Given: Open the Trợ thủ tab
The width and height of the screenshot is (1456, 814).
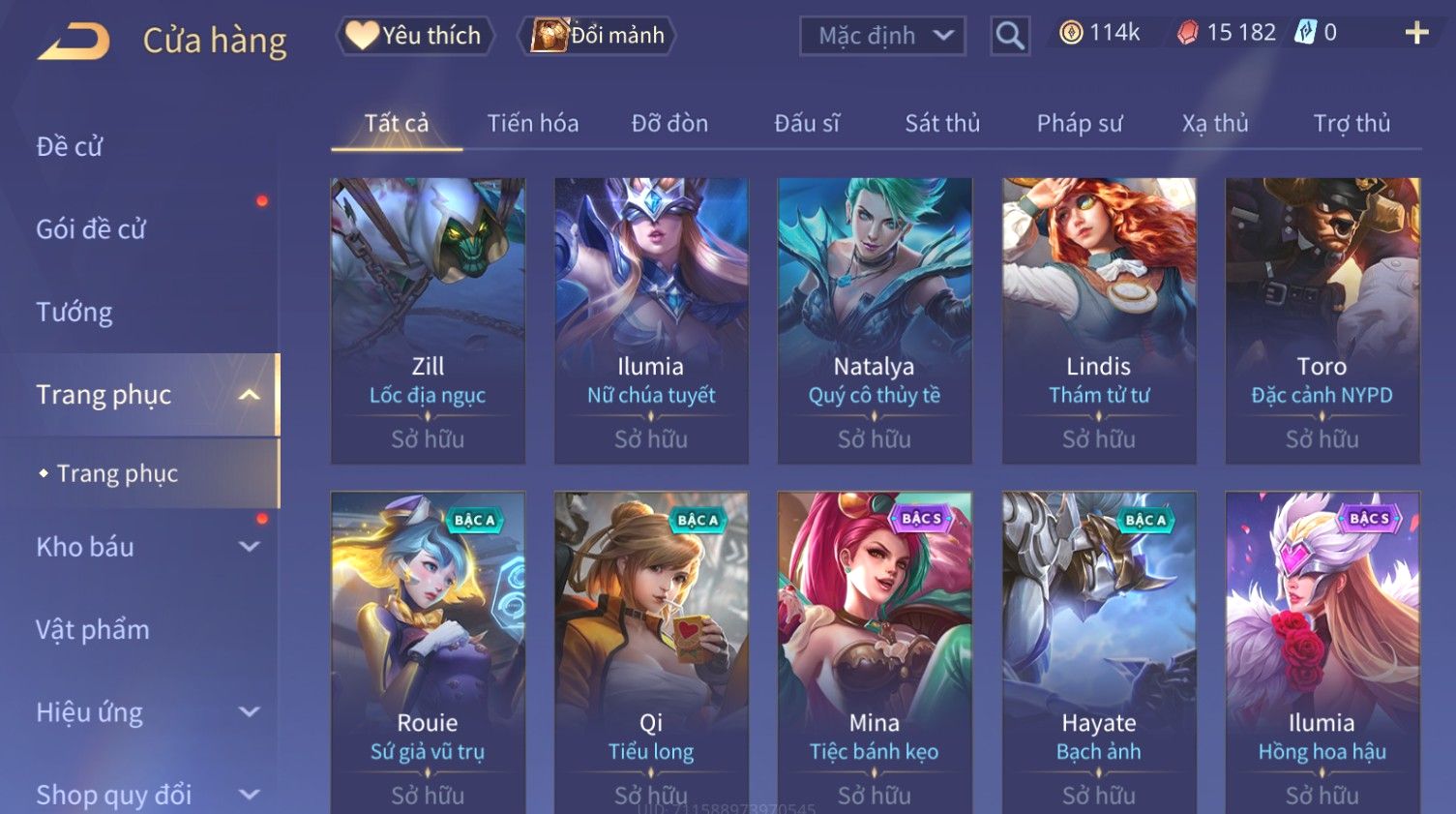Looking at the screenshot, I should (1352, 124).
